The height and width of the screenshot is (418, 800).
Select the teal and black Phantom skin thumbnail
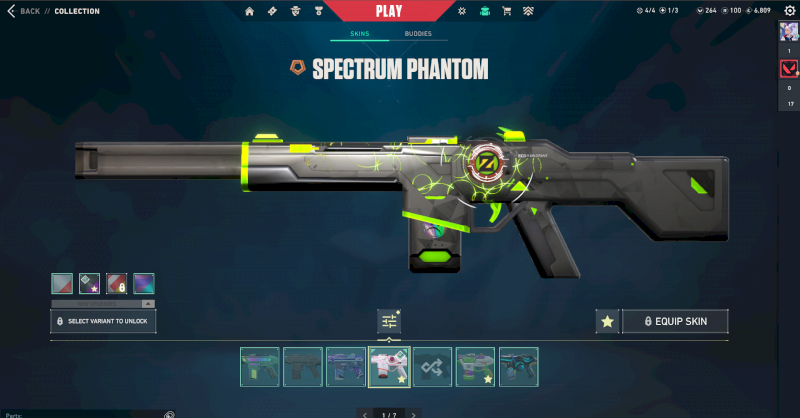(x=518, y=367)
